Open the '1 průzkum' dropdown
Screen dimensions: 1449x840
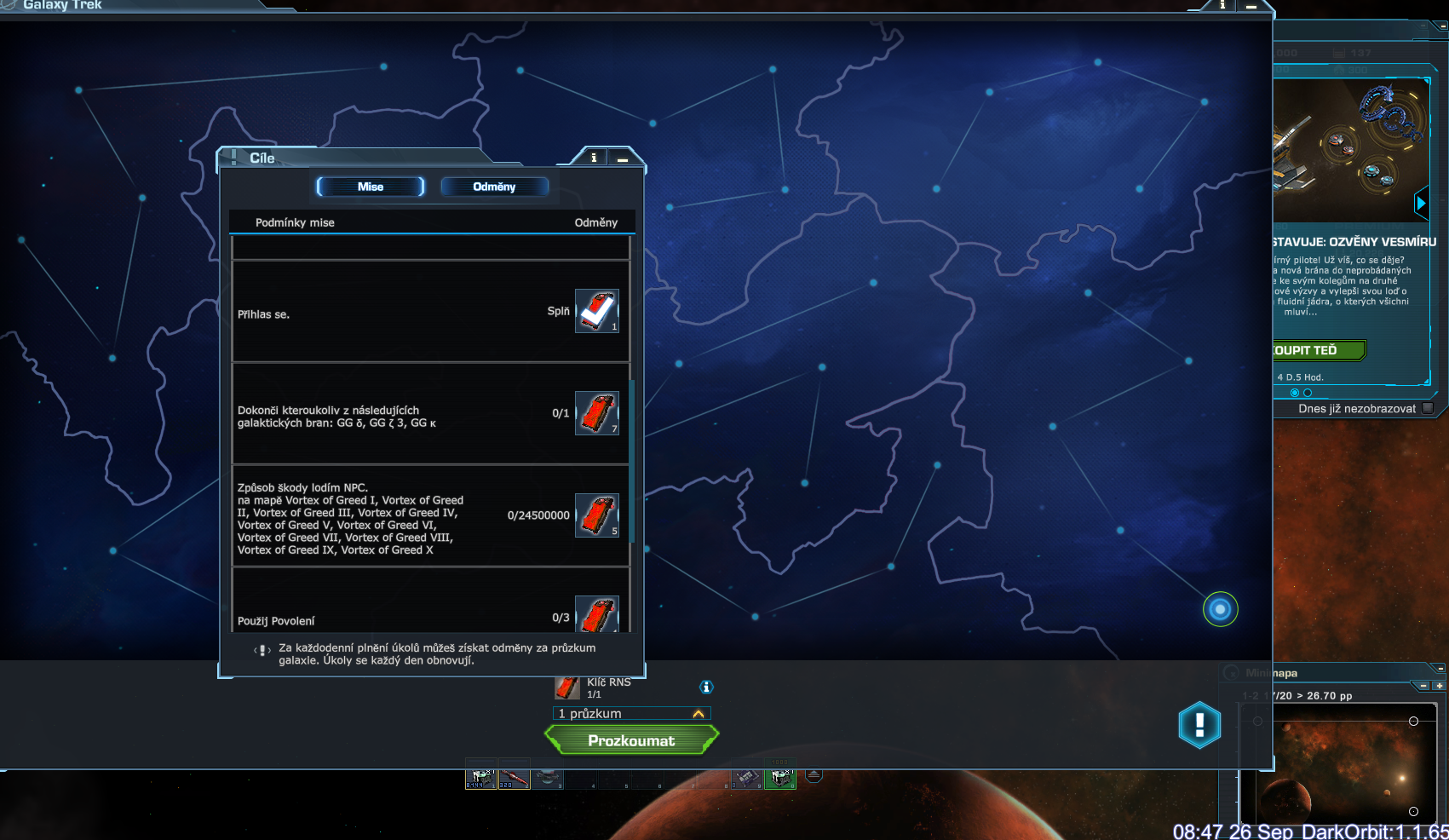coord(631,714)
